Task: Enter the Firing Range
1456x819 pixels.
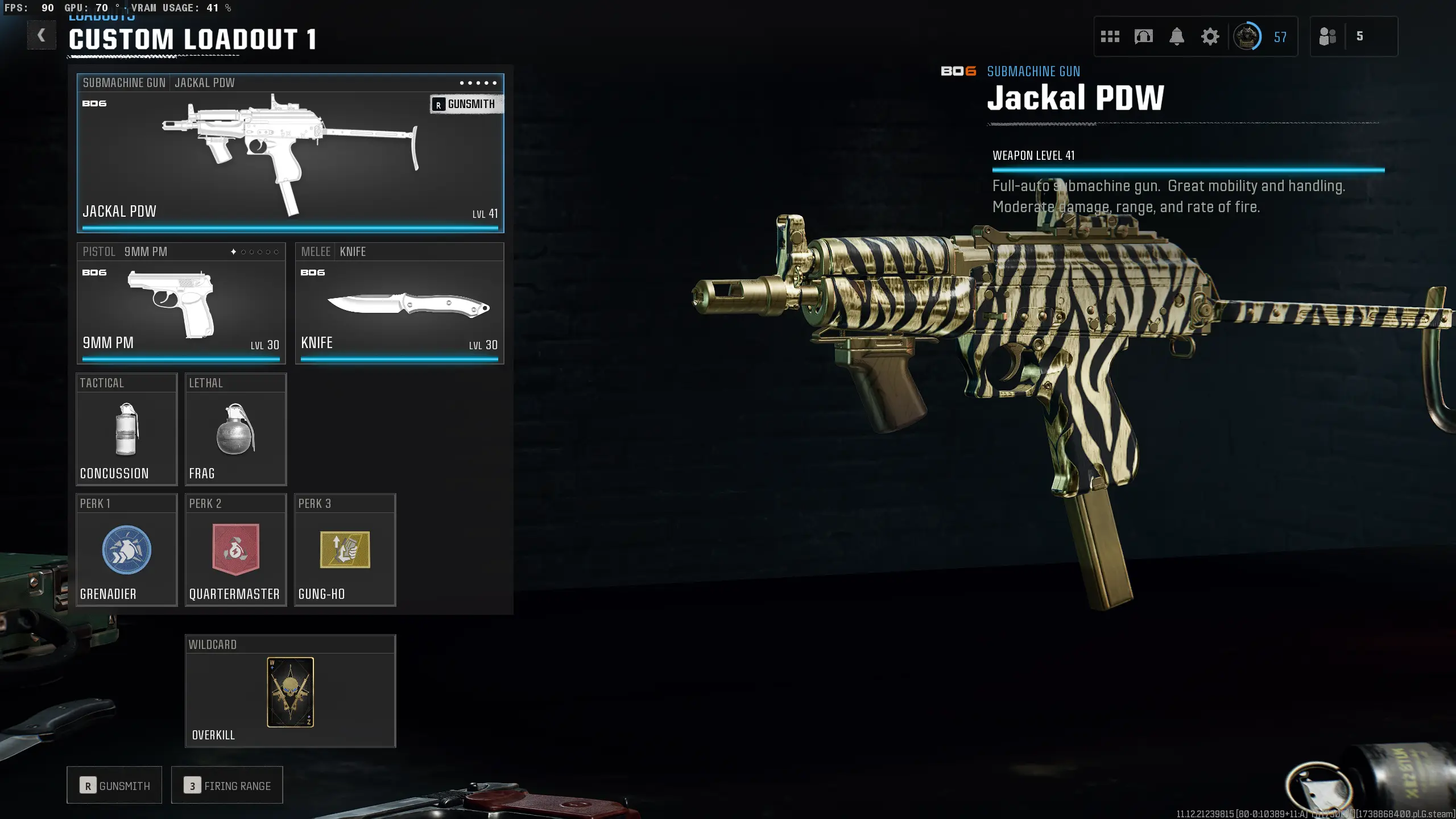Action: click(227, 785)
